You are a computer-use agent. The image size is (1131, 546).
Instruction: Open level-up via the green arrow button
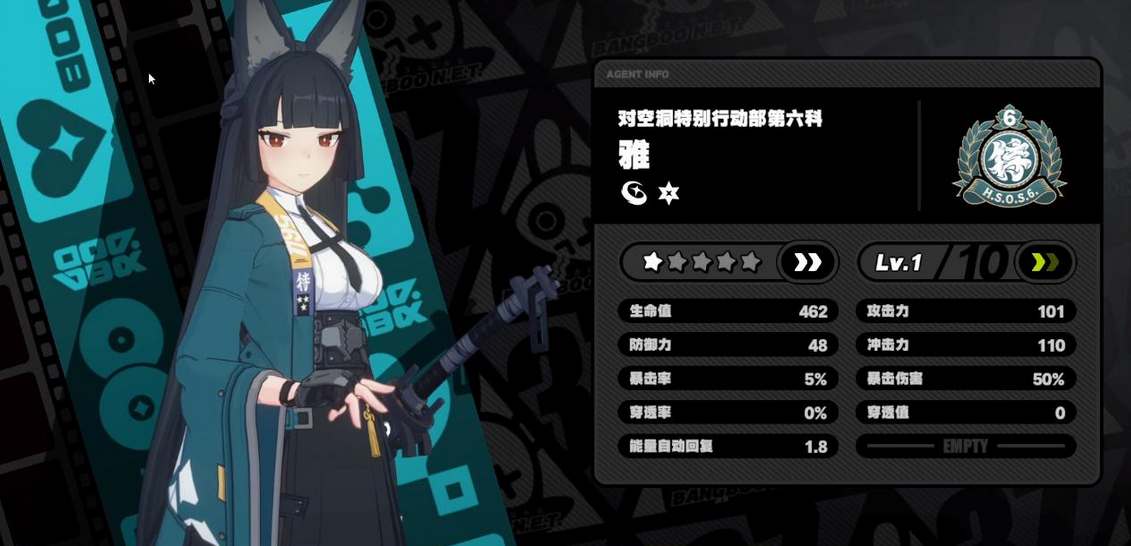coord(1045,263)
